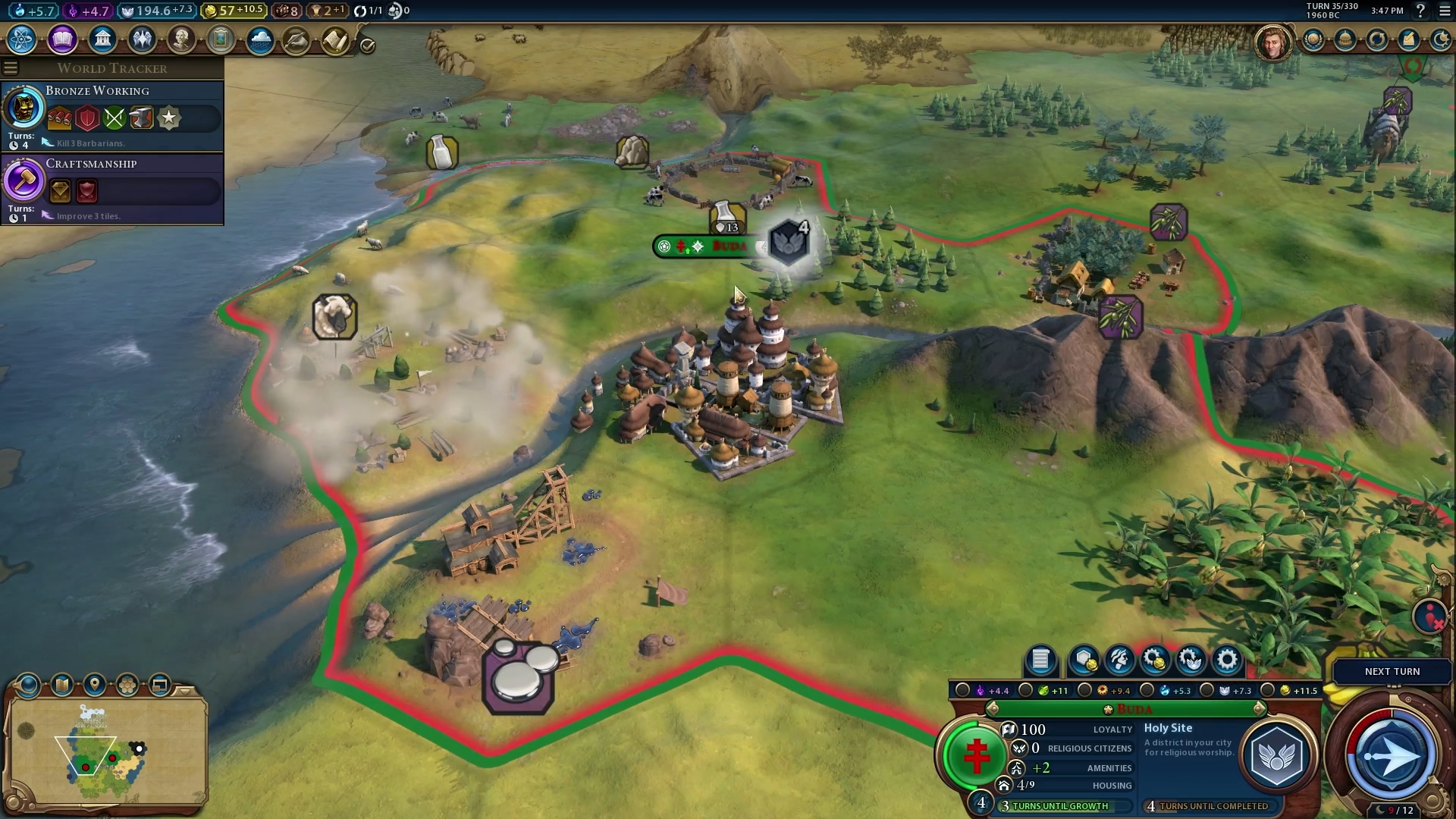Open the technology tree atom icon
The width and height of the screenshot is (1456, 819).
tap(22, 39)
